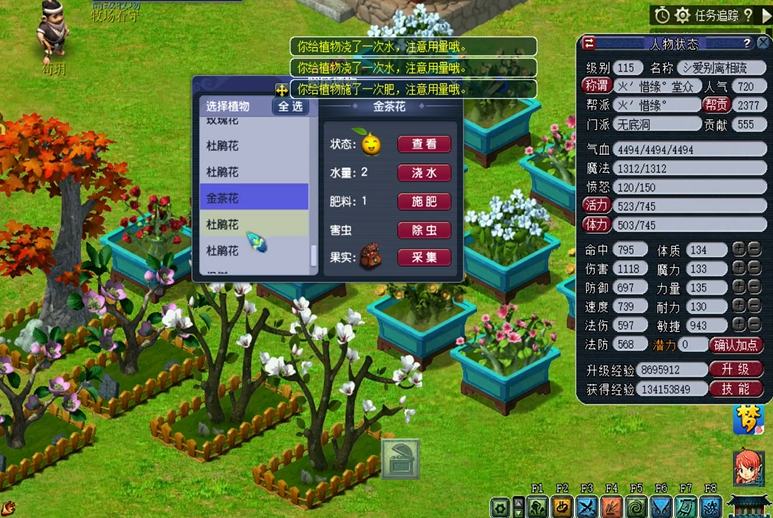Open the 技能 skills button
This screenshot has height=518, width=773.
pyautogui.click(x=736, y=389)
